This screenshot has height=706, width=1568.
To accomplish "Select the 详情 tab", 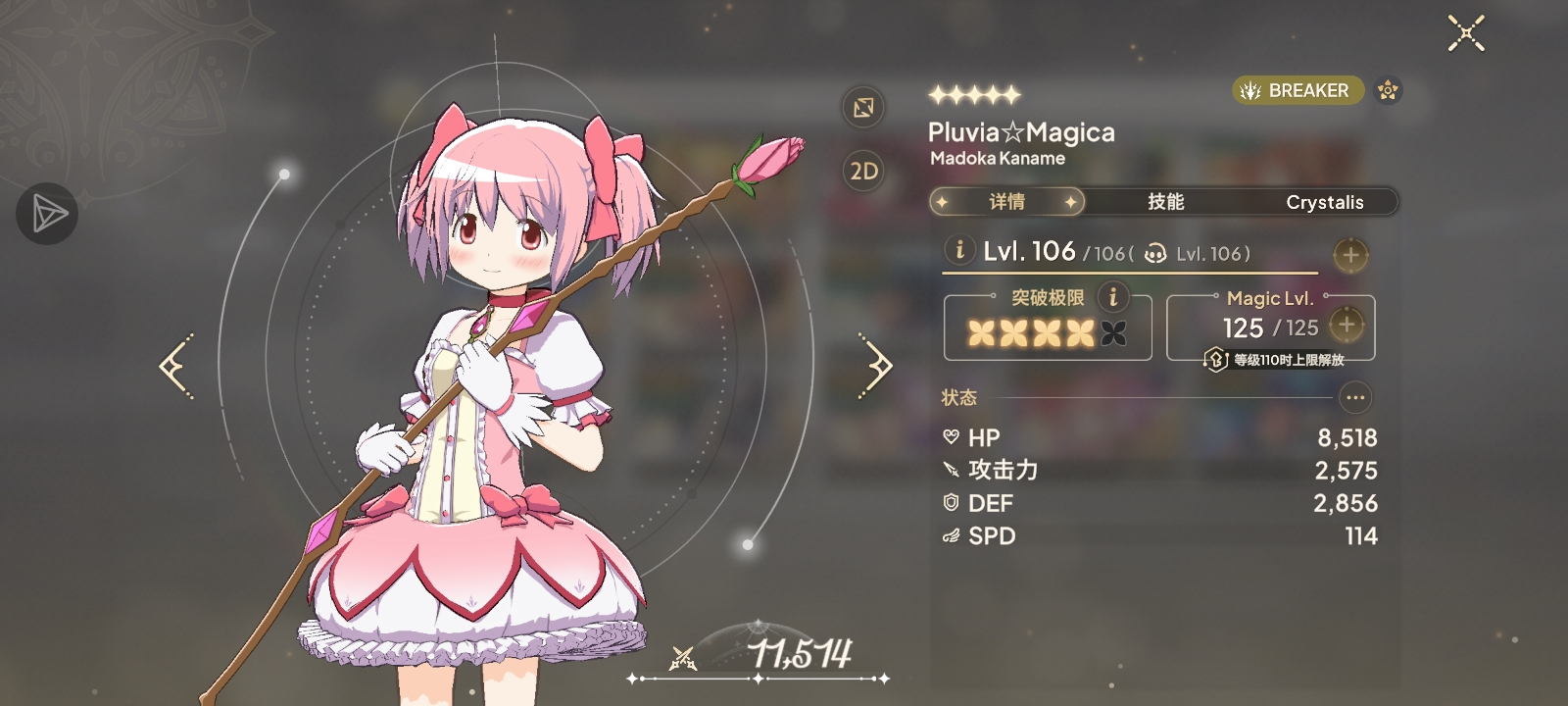I will click(x=1006, y=202).
